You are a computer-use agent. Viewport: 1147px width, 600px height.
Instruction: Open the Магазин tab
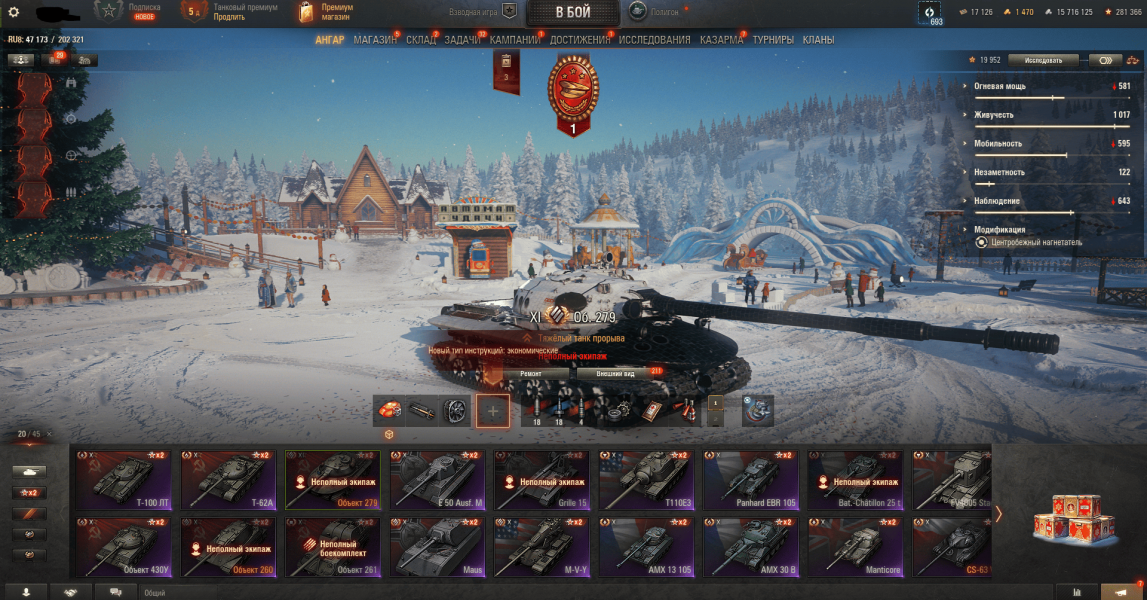[375, 40]
